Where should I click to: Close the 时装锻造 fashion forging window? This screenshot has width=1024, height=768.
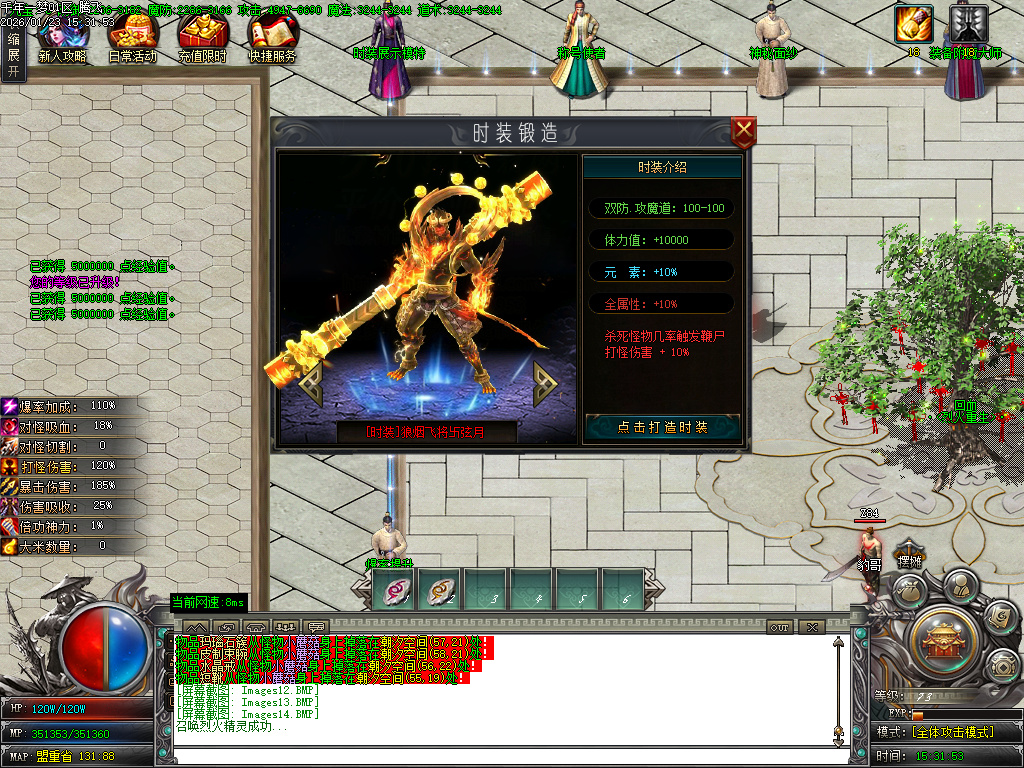point(743,131)
